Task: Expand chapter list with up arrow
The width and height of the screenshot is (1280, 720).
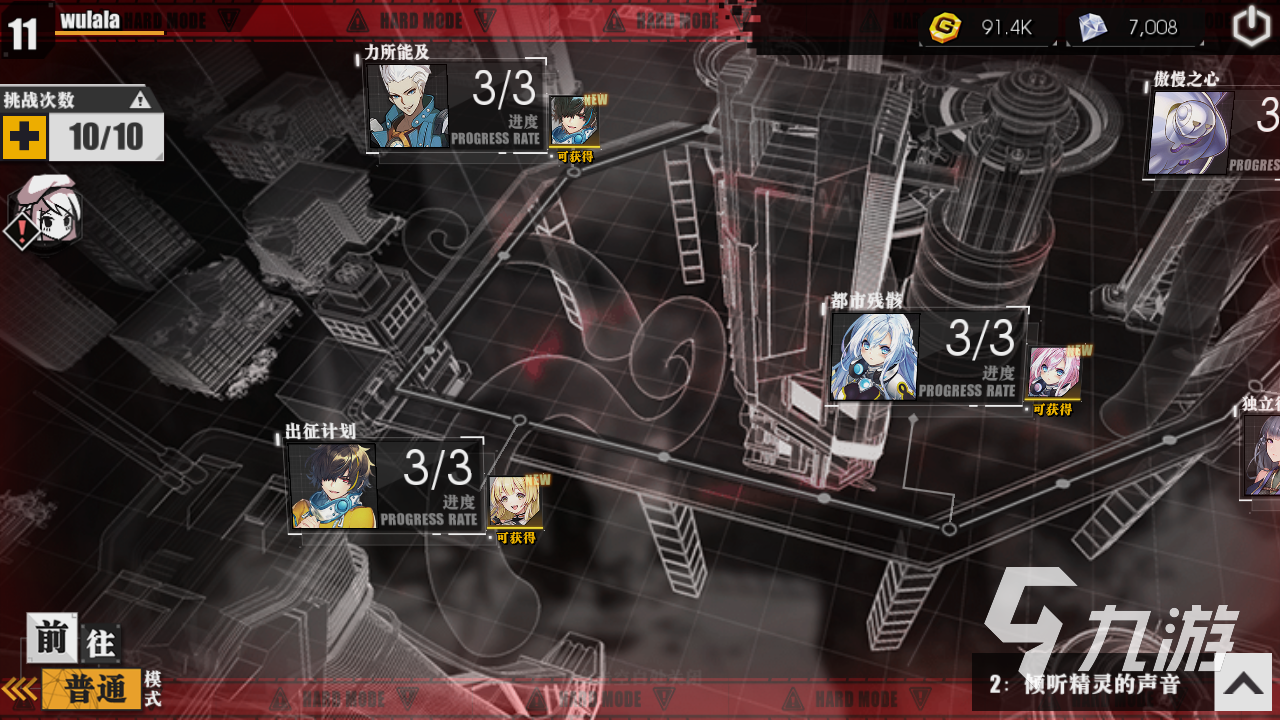Action: 1243,682
